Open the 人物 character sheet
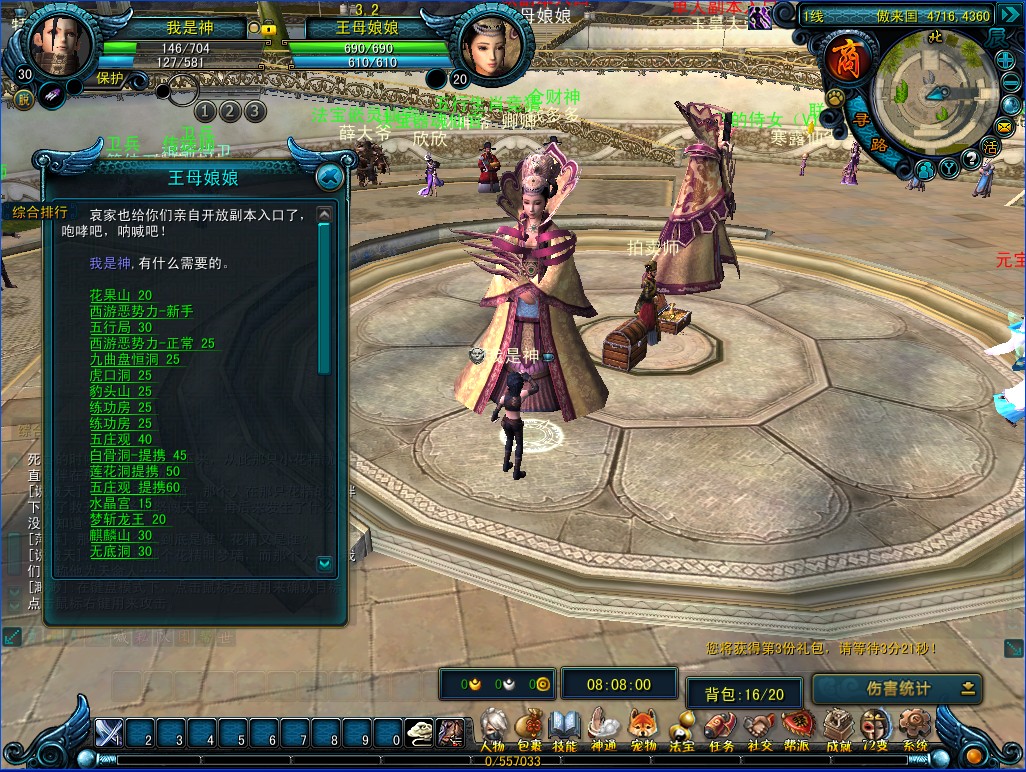 coord(492,729)
